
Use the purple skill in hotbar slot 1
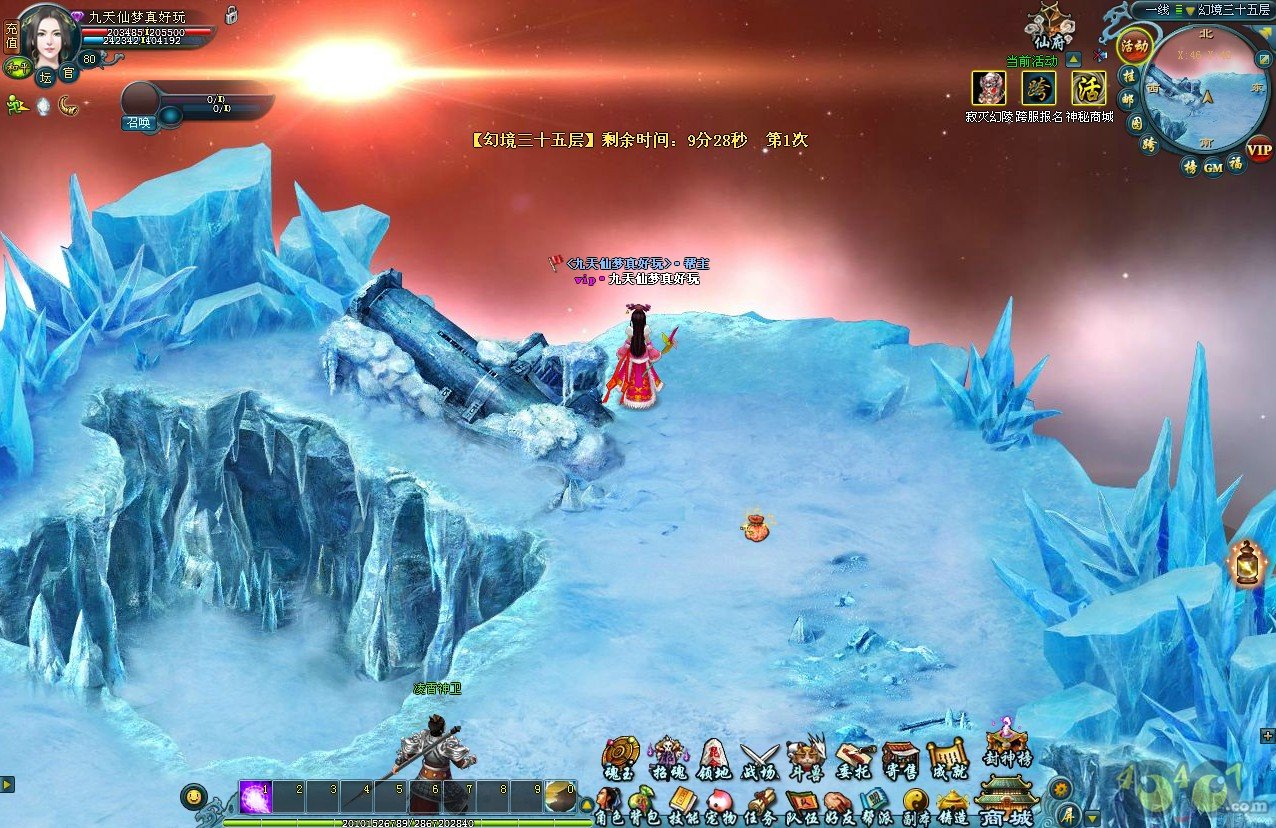pos(255,797)
